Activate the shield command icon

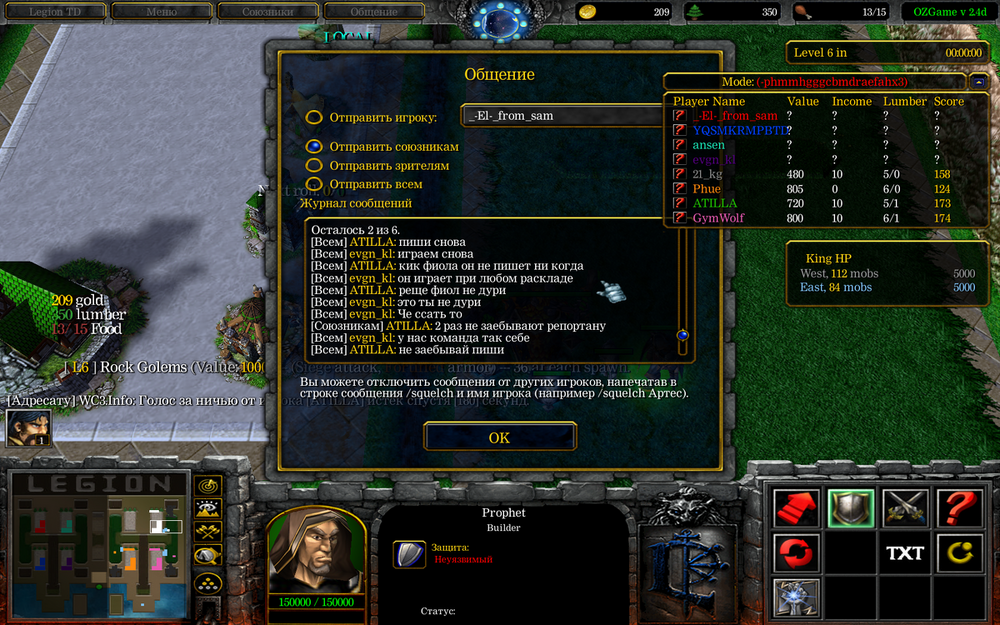[x=851, y=508]
